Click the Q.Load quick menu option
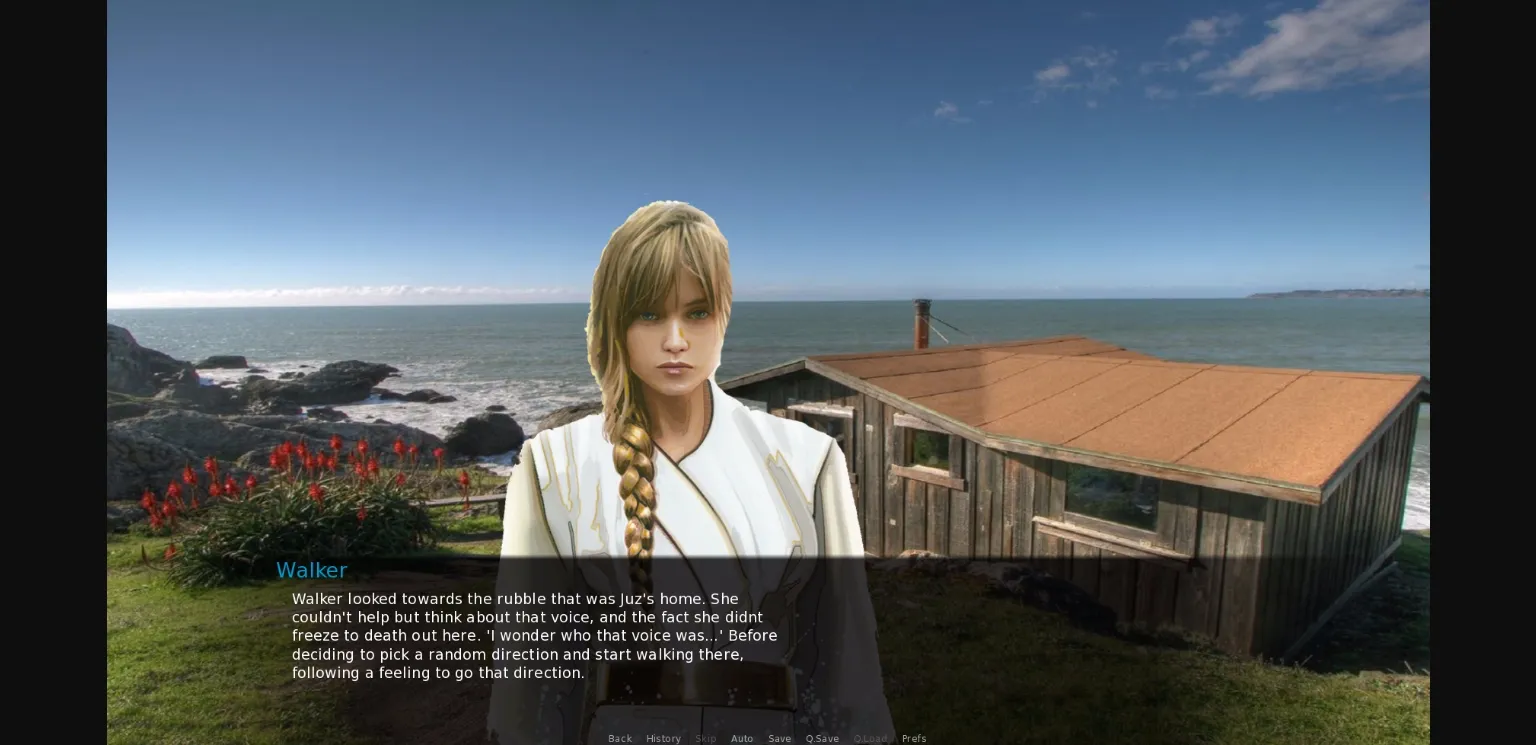Viewport: 1536px width, 745px height. pyautogui.click(x=870, y=738)
